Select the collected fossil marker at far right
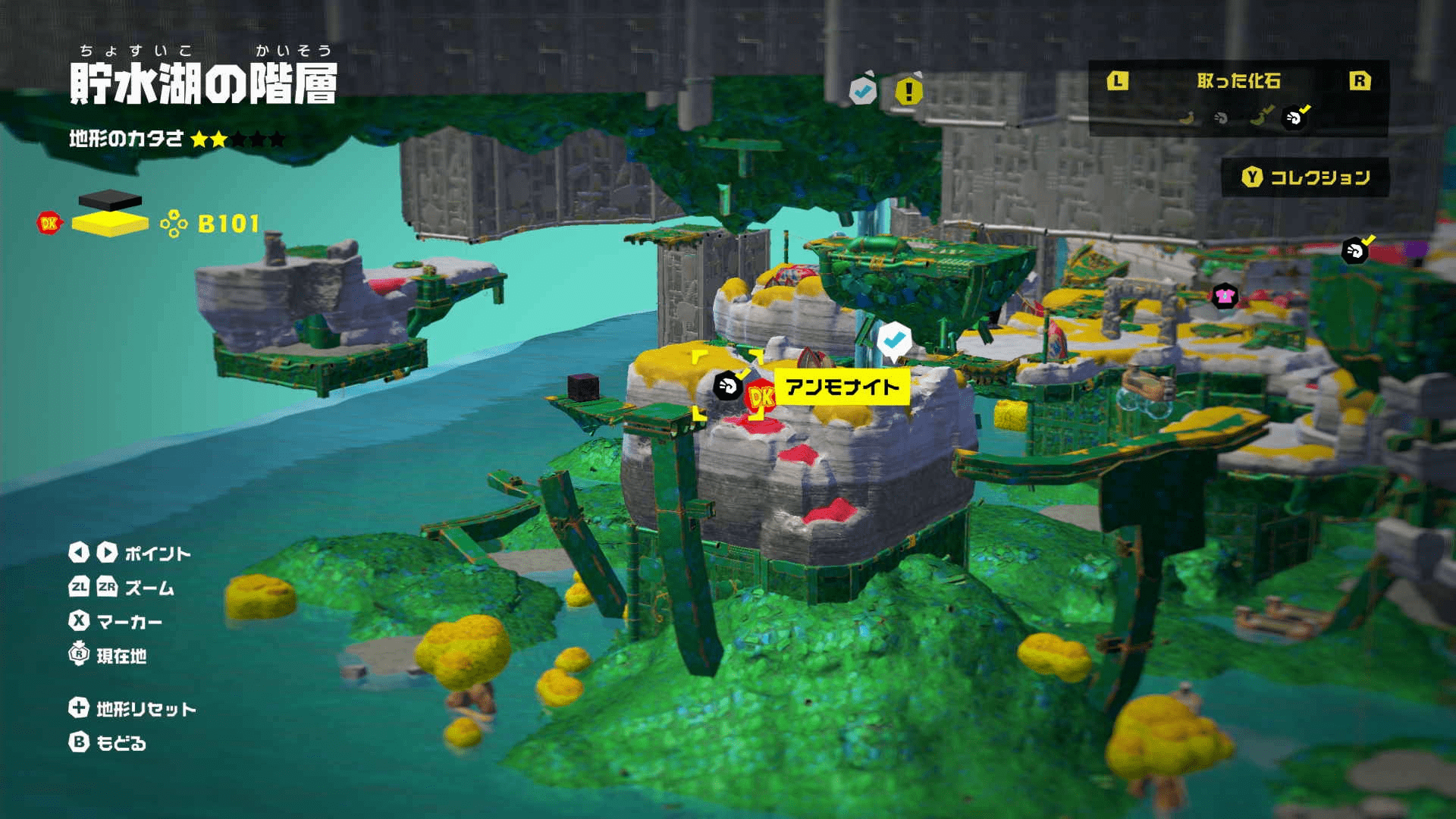The width and height of the screenshot is (1456, 819). pyautogui.click(x=1355, y=250)
